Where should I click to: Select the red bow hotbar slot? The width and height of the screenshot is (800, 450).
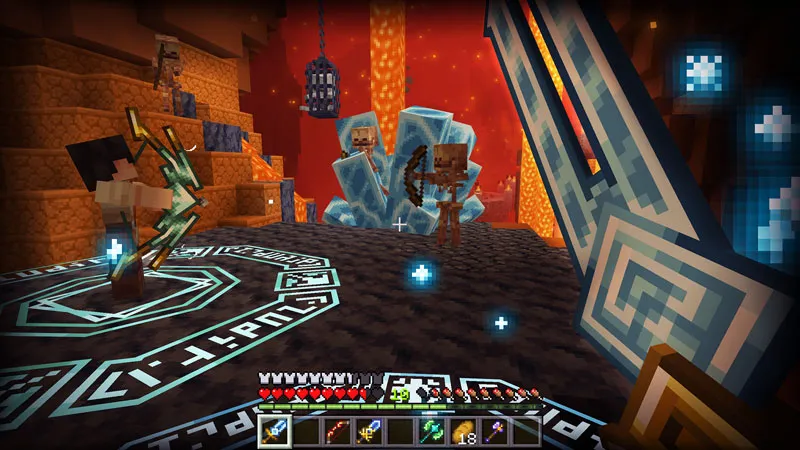pos(337,431)
